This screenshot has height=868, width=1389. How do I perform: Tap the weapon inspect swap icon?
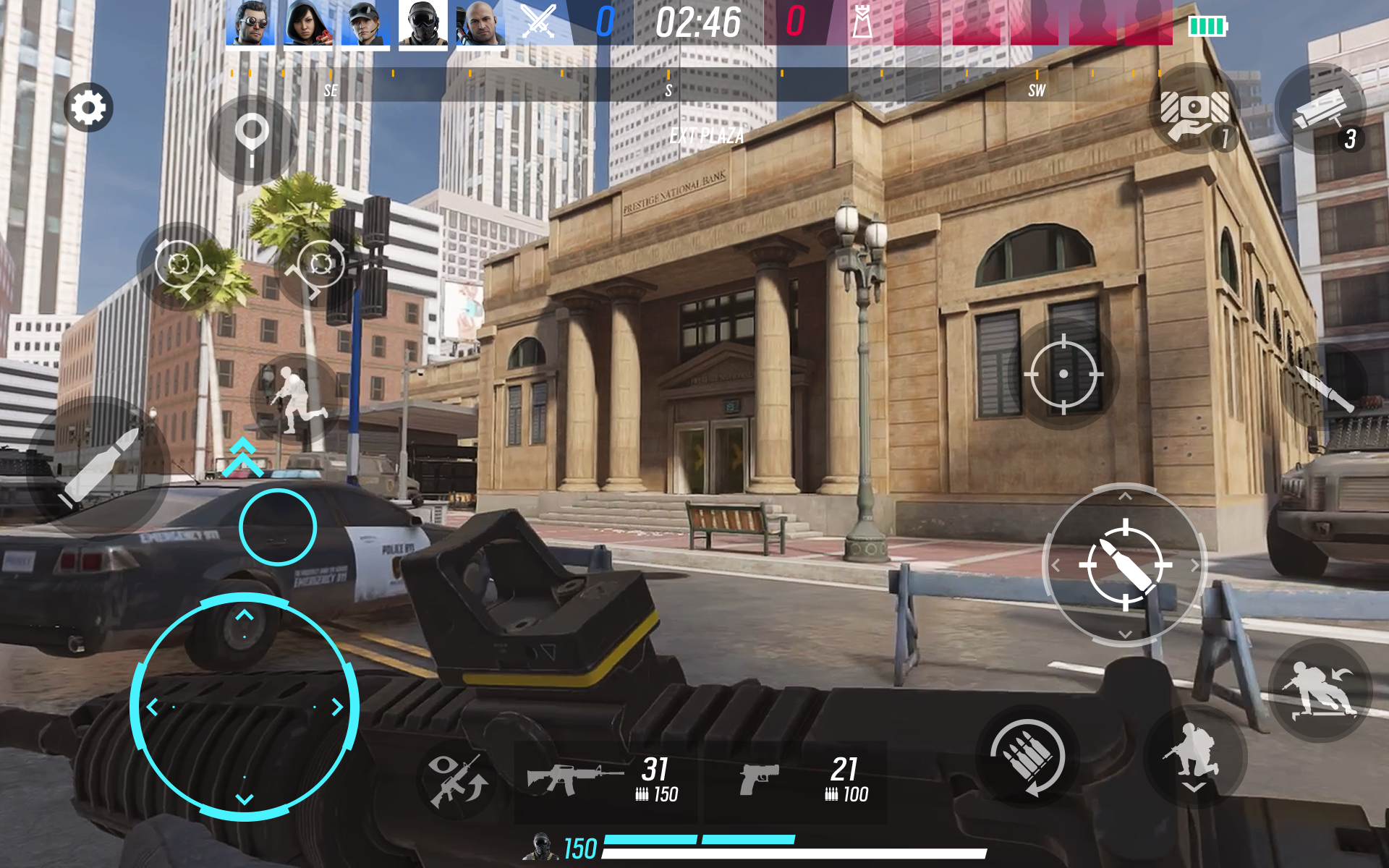click(456, 780)
